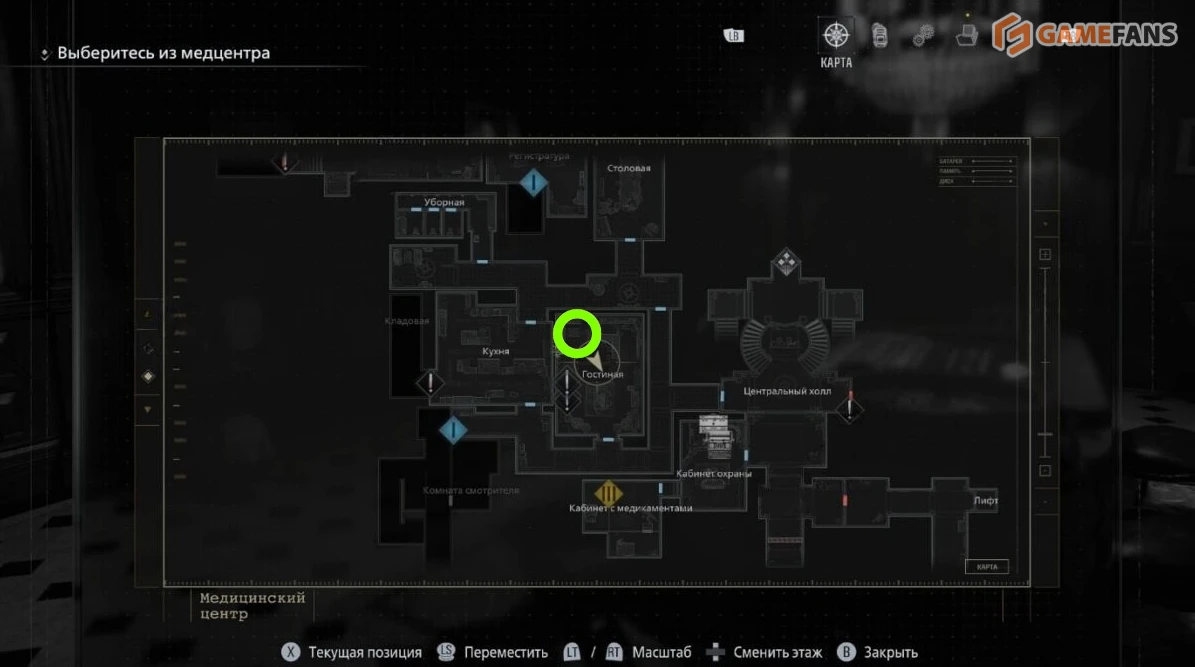Open the file folder tab

pos(966,36)
